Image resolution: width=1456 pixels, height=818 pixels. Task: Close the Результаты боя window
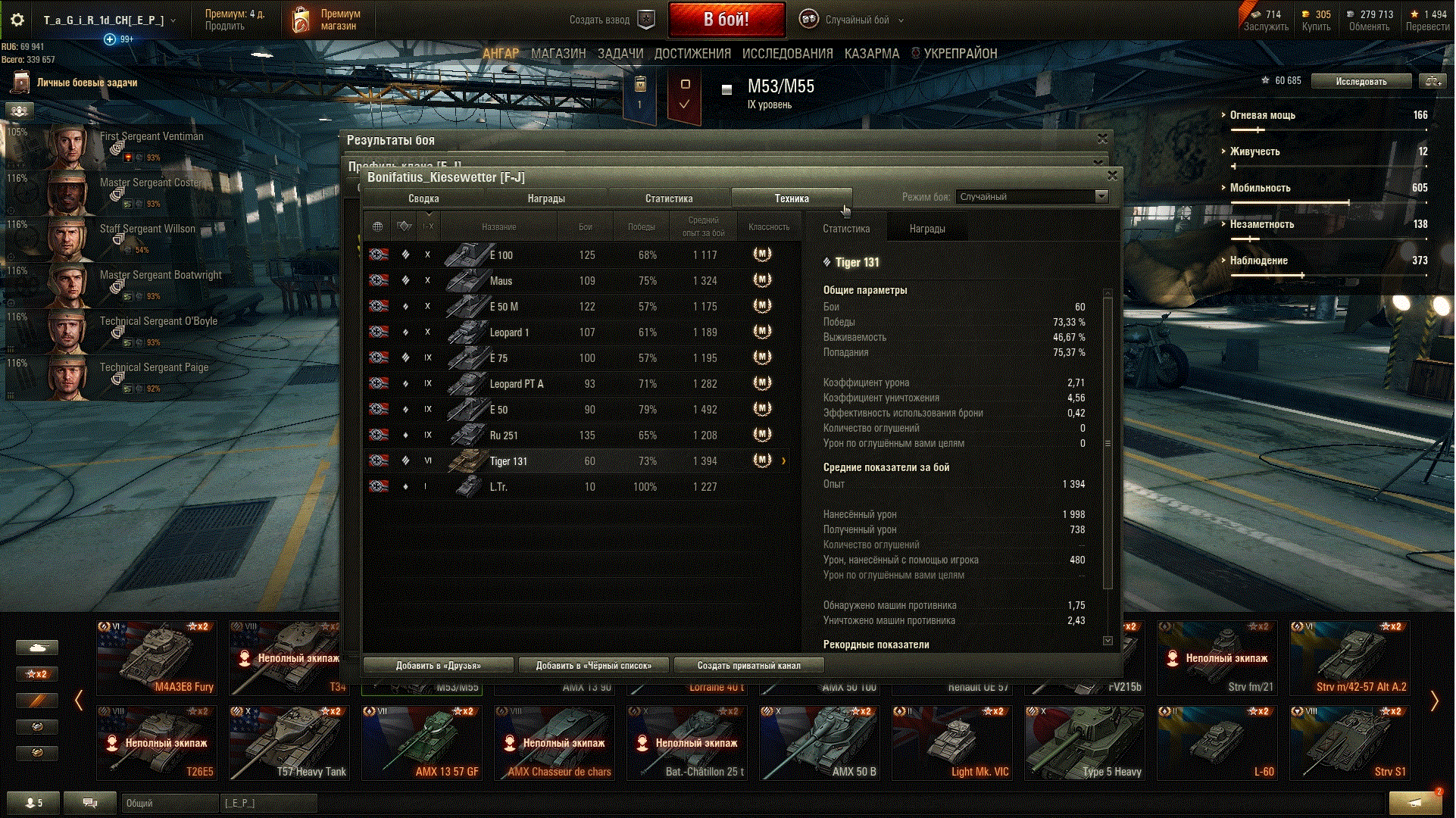[1102, 139]
